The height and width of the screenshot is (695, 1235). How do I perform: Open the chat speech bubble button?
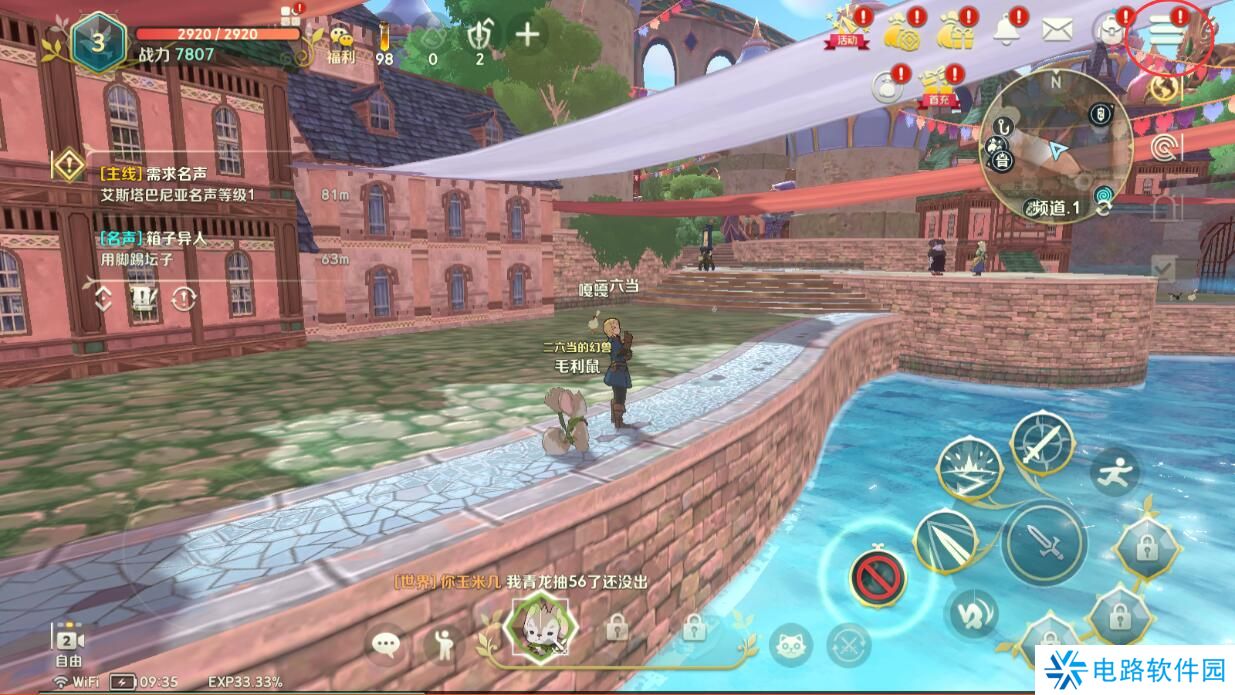385,644
